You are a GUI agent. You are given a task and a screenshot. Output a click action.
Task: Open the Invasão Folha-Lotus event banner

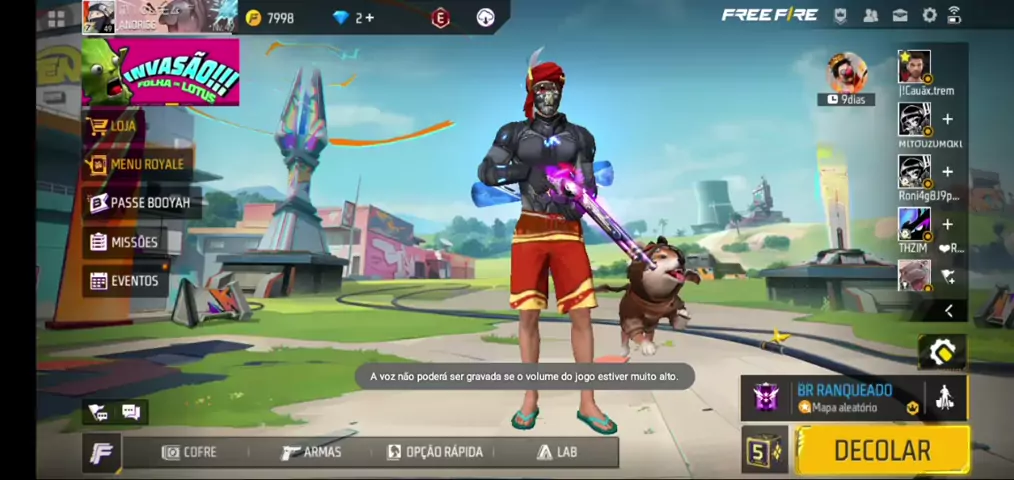[x=160, y=72]
